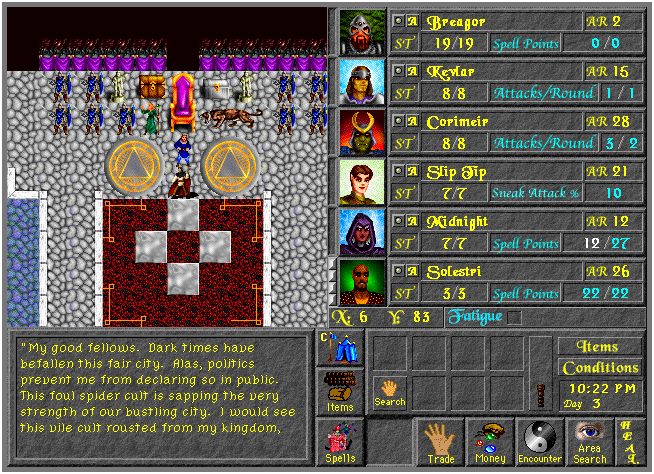
Task: Switch to the Items list tab
Action: pyautogui.click(x=600, y=347)
